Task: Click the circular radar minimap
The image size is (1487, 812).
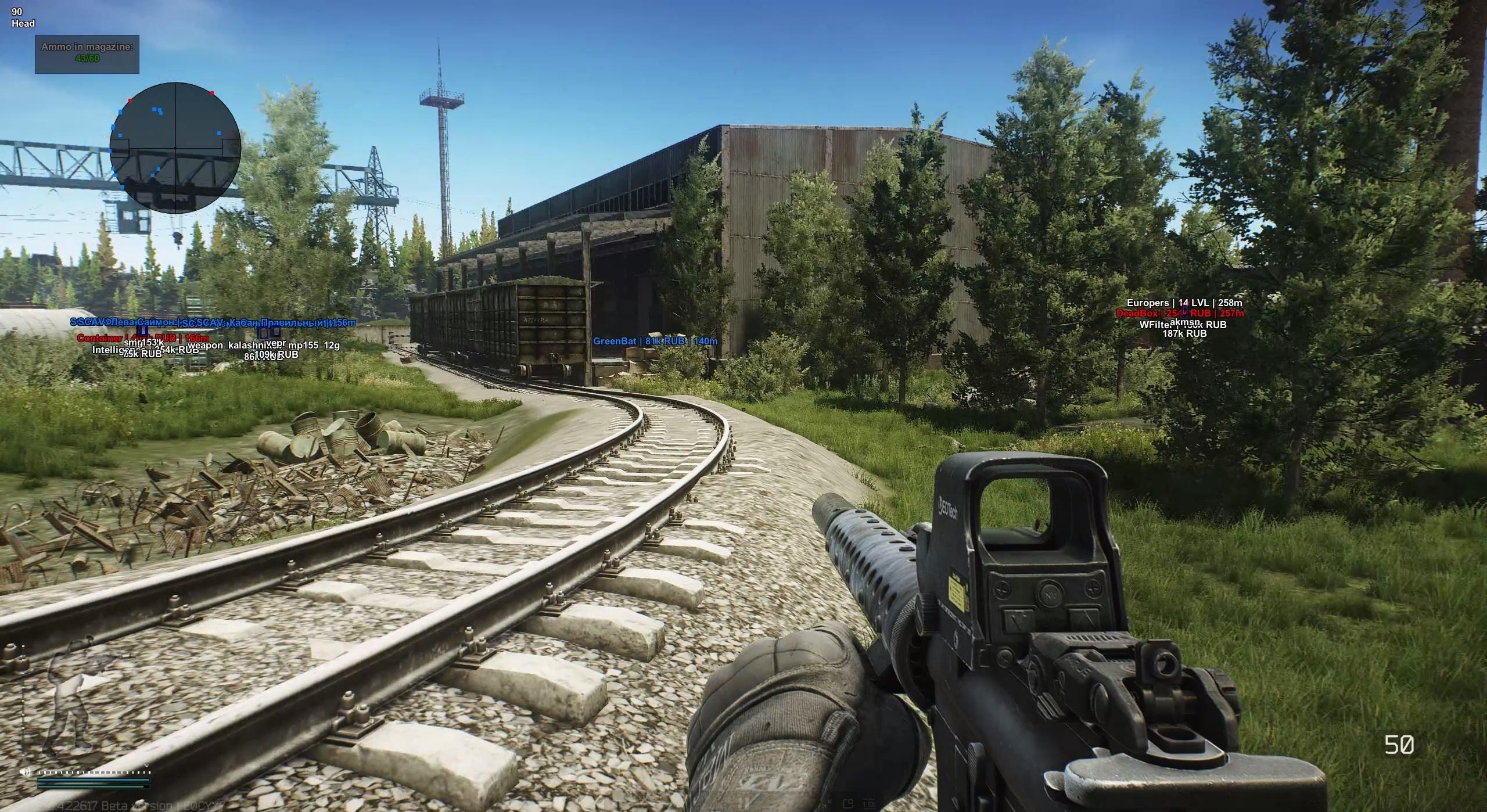Action: point(175,147)
